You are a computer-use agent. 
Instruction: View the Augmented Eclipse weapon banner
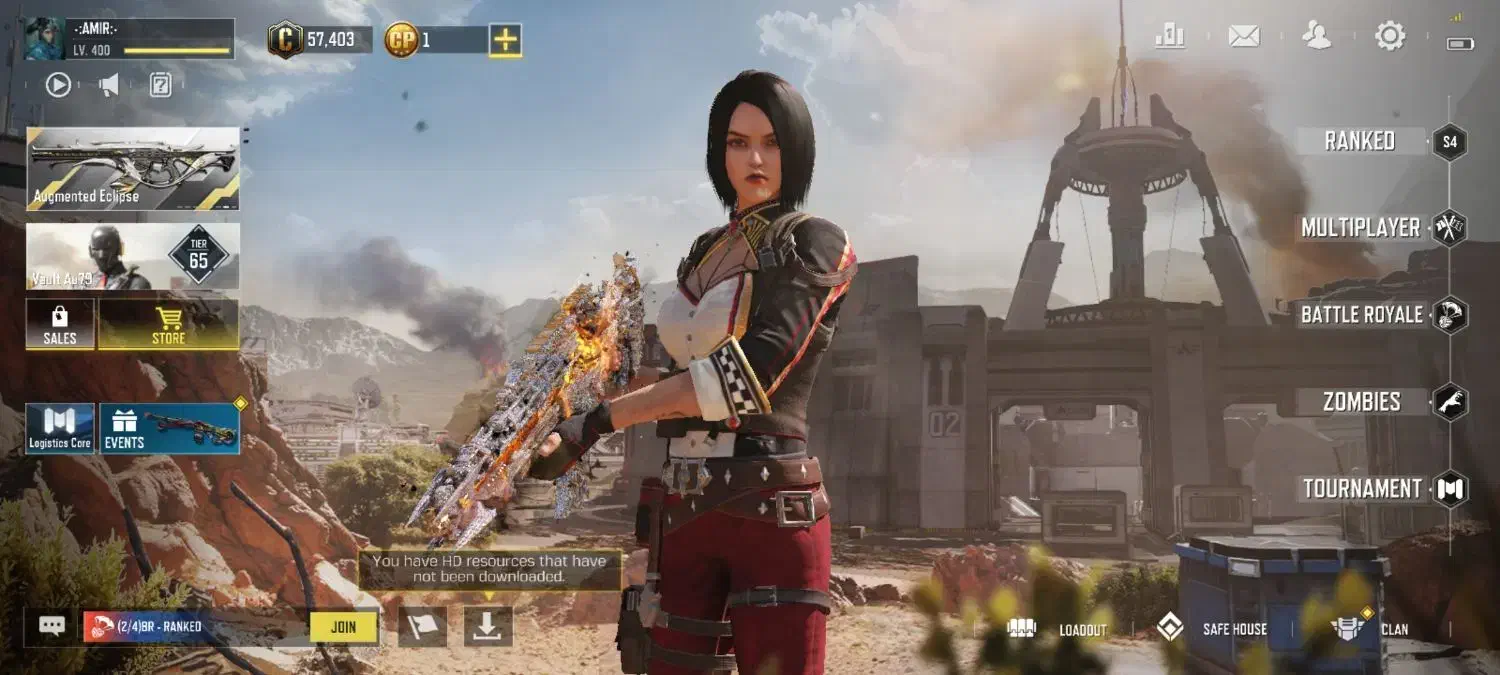pyautogui.click(x=133, y=168)
